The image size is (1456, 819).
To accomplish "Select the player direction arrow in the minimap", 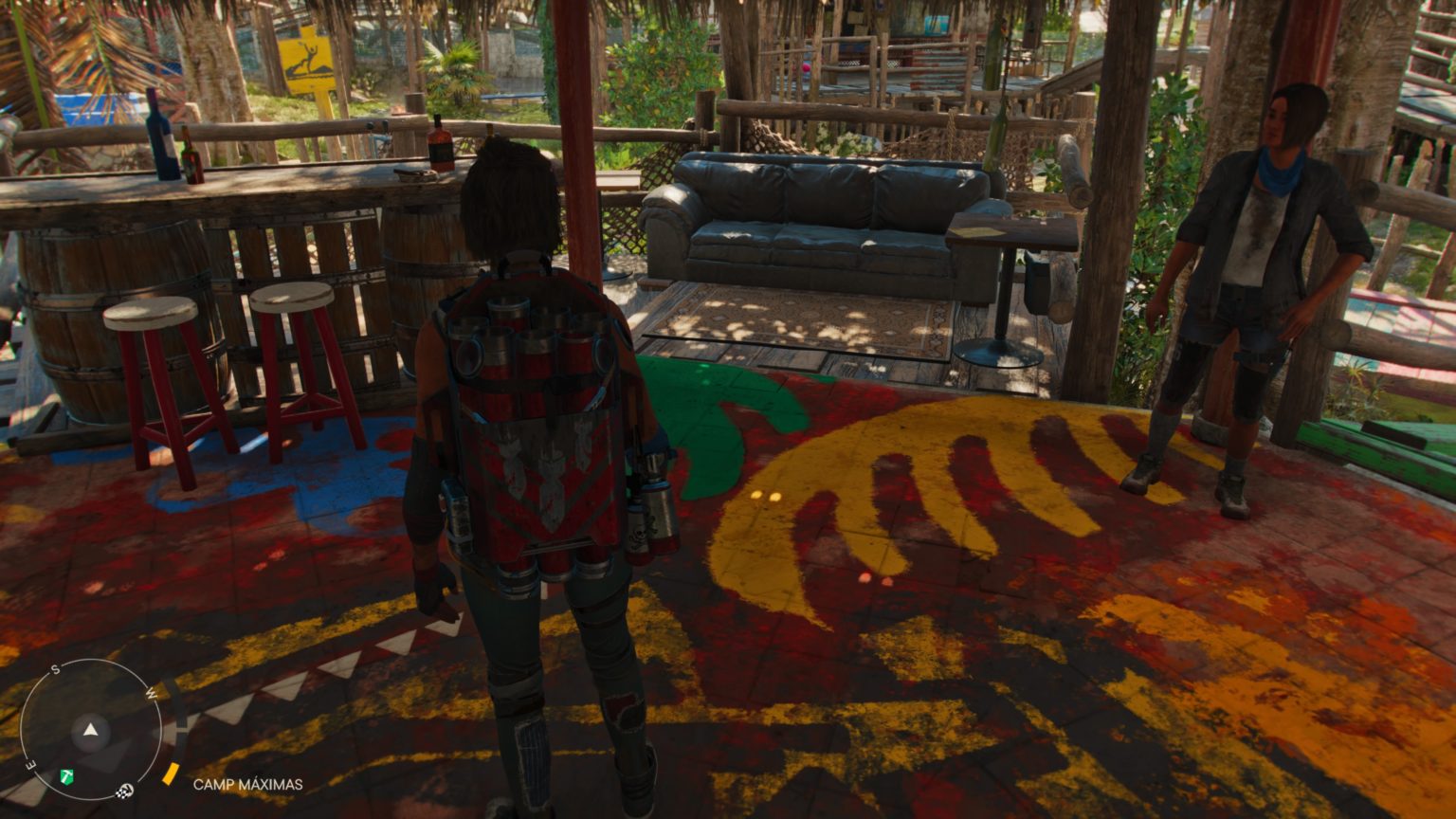I will [89, 730].
